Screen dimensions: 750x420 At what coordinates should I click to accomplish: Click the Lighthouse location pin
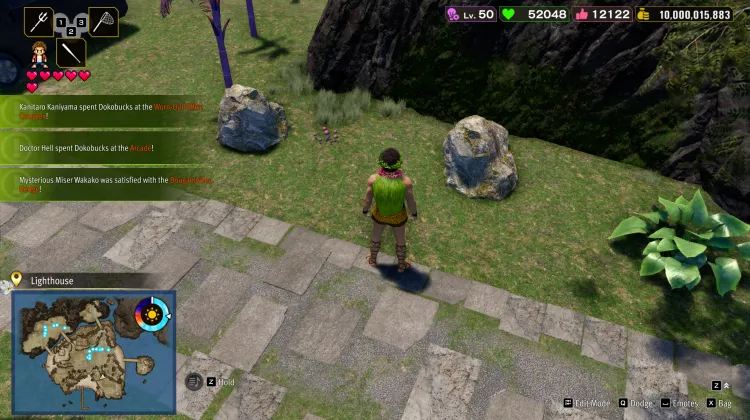click(16, 280)
